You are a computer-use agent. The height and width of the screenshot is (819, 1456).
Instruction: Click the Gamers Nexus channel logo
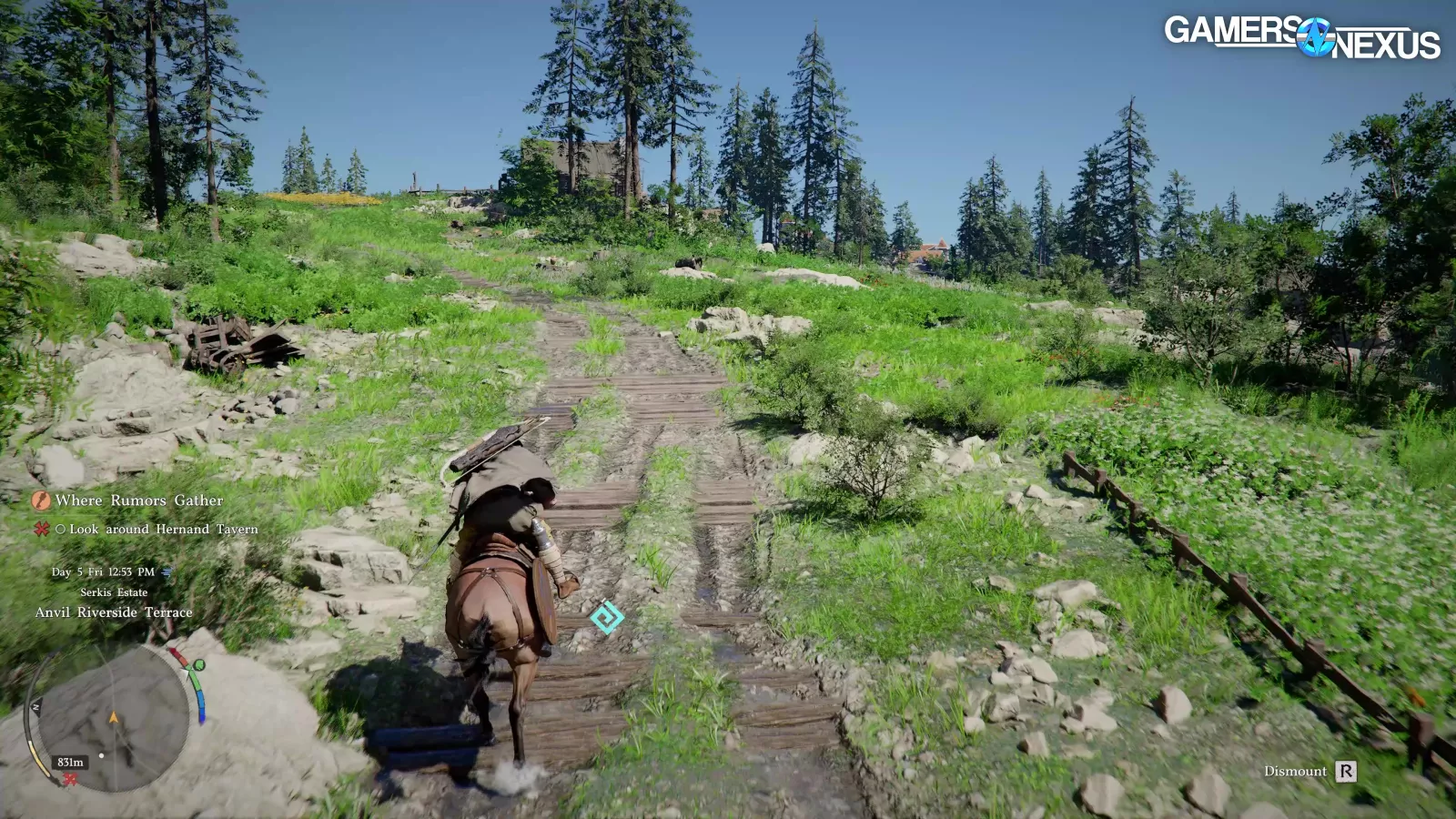pyautogui.click(x=1301, y=37)
